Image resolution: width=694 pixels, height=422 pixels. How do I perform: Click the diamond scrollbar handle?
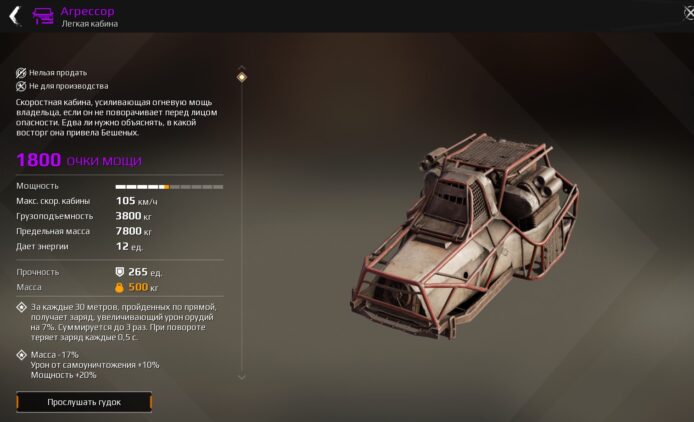click(x=241, y=77)
